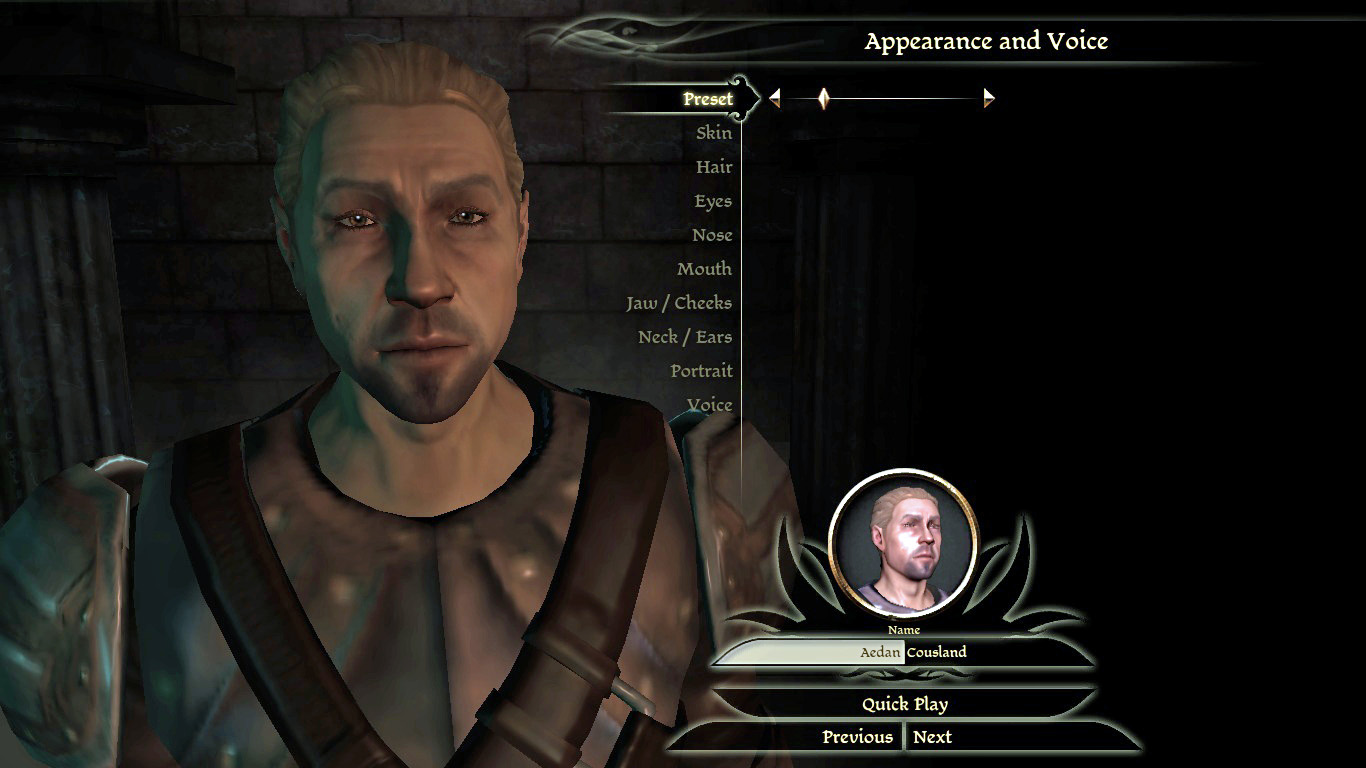
Task: Switch to the Hair options
Action: click(x=713, y=167)
